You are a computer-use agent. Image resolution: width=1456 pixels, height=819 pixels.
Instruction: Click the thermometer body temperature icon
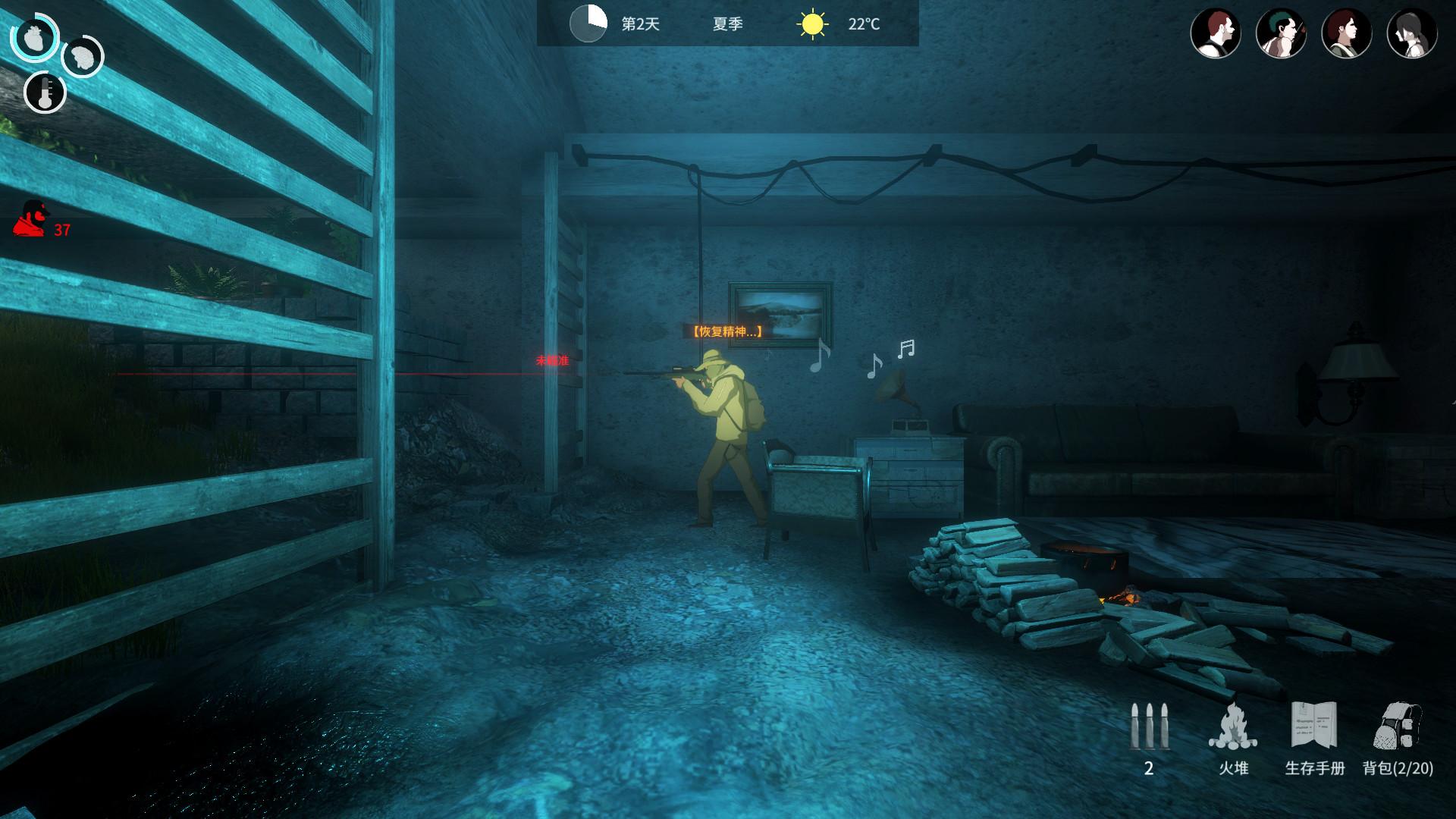[x=45, y=93]
